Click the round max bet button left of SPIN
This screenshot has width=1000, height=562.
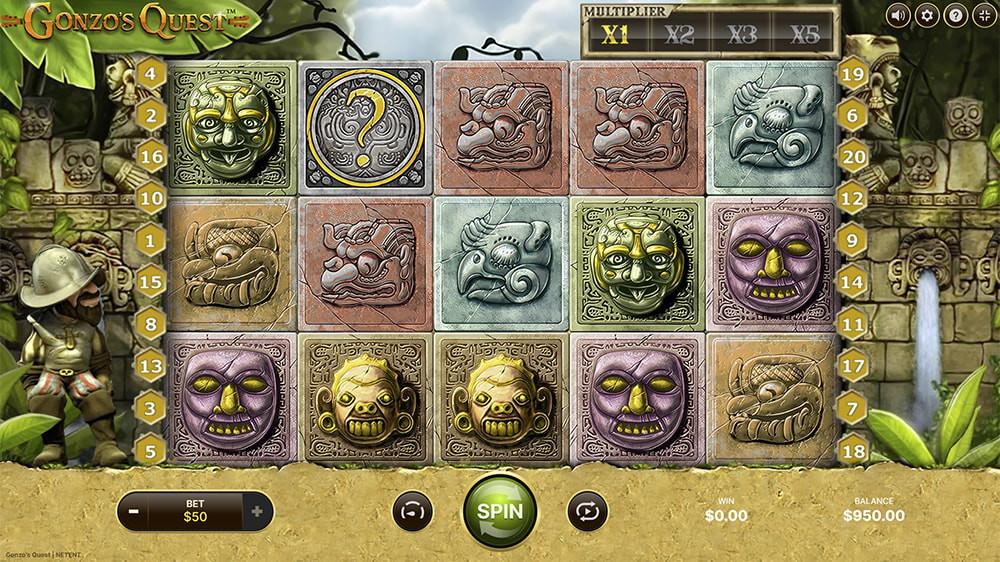coord(411,511)
